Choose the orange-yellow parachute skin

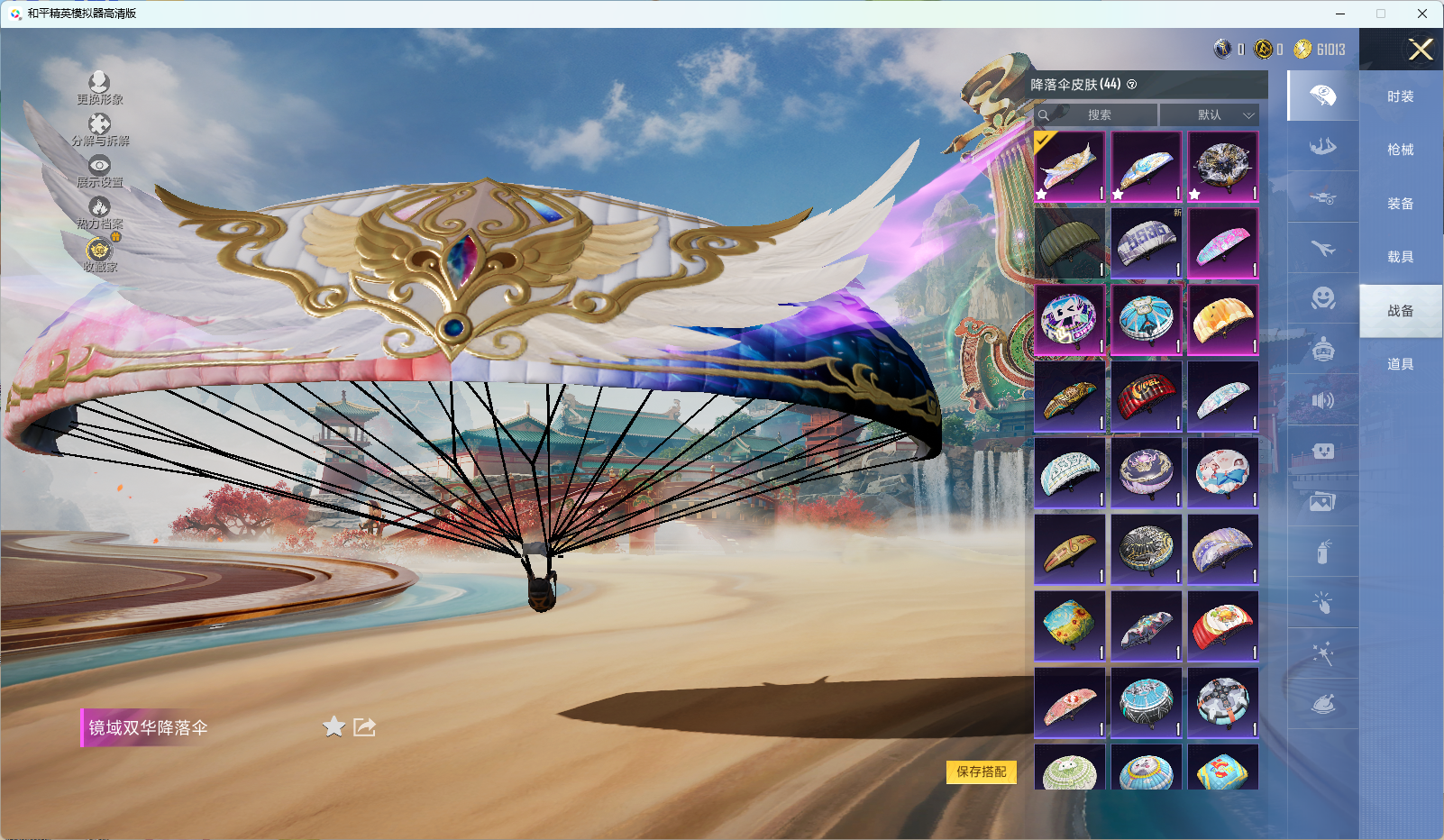1223,320
